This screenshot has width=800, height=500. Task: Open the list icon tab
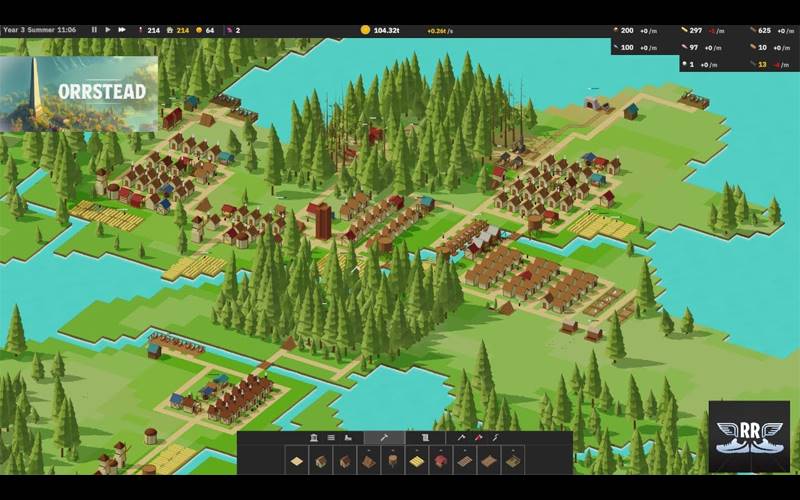coord(331,438)
